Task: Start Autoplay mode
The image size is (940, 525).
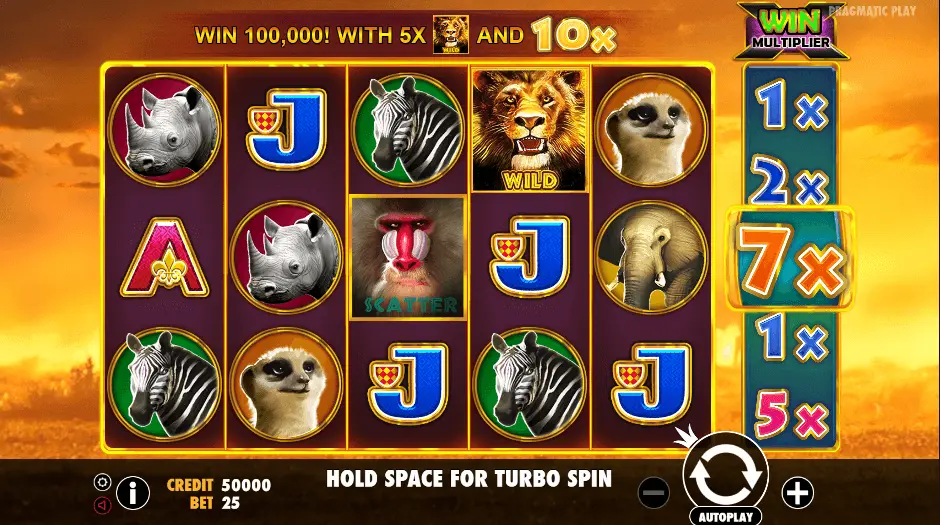Action: tap(725, 516)
